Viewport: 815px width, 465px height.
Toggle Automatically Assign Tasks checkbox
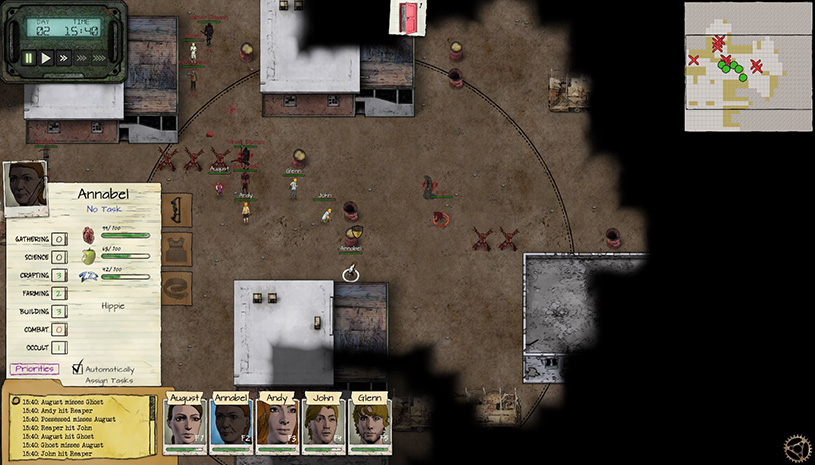(x=78, y=368)
